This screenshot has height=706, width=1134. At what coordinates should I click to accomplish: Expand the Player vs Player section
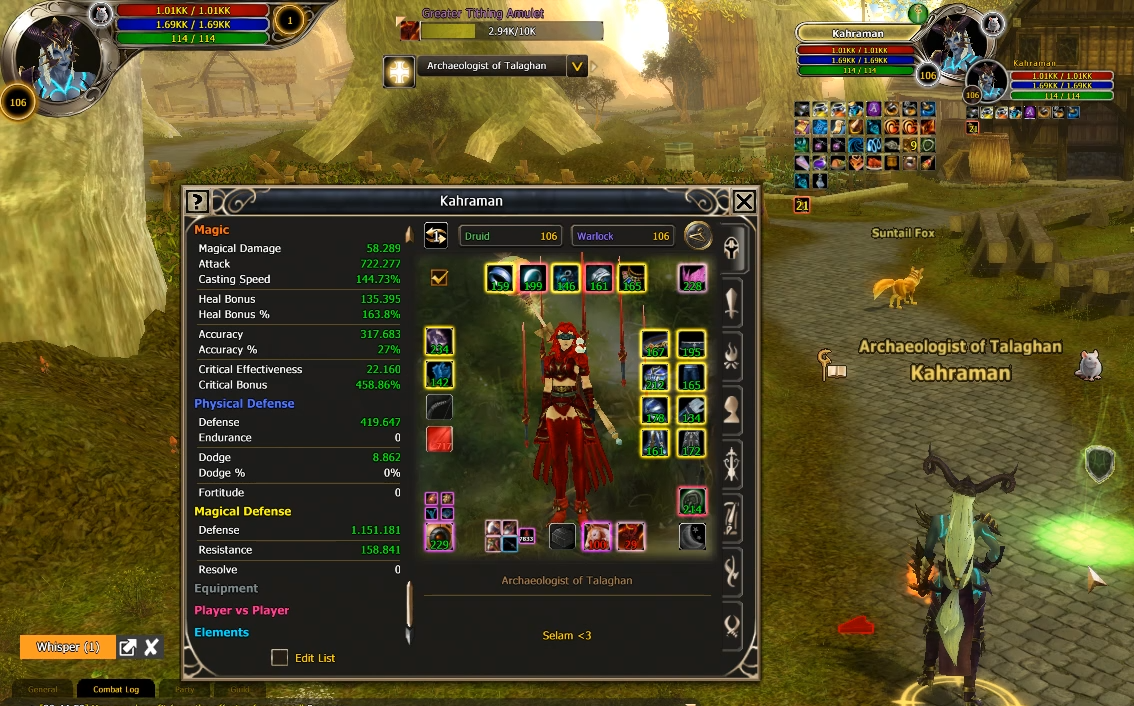[241, 610]
